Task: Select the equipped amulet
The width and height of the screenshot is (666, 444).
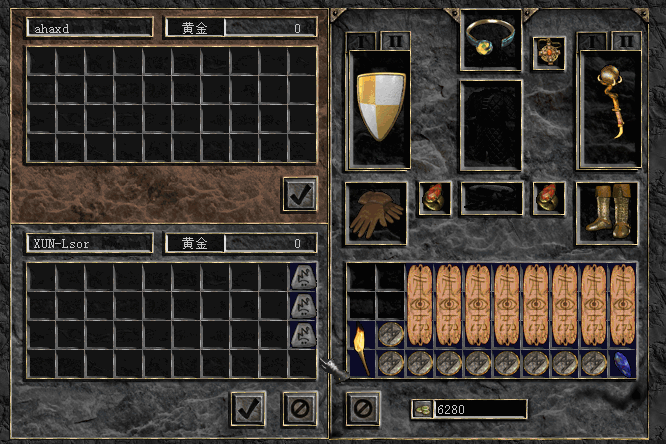Action: pos(548,50)
